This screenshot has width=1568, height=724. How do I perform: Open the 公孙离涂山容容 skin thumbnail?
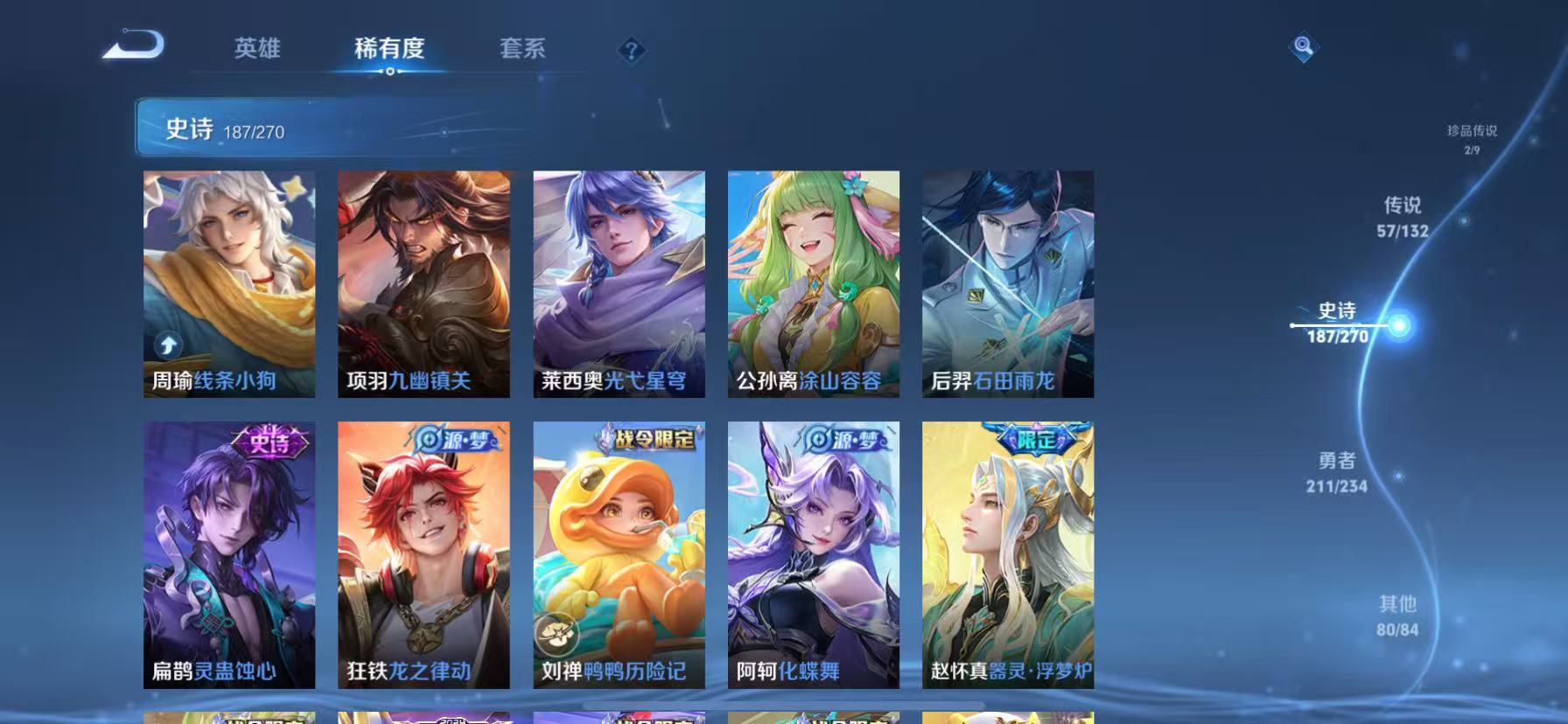point(813,284)
